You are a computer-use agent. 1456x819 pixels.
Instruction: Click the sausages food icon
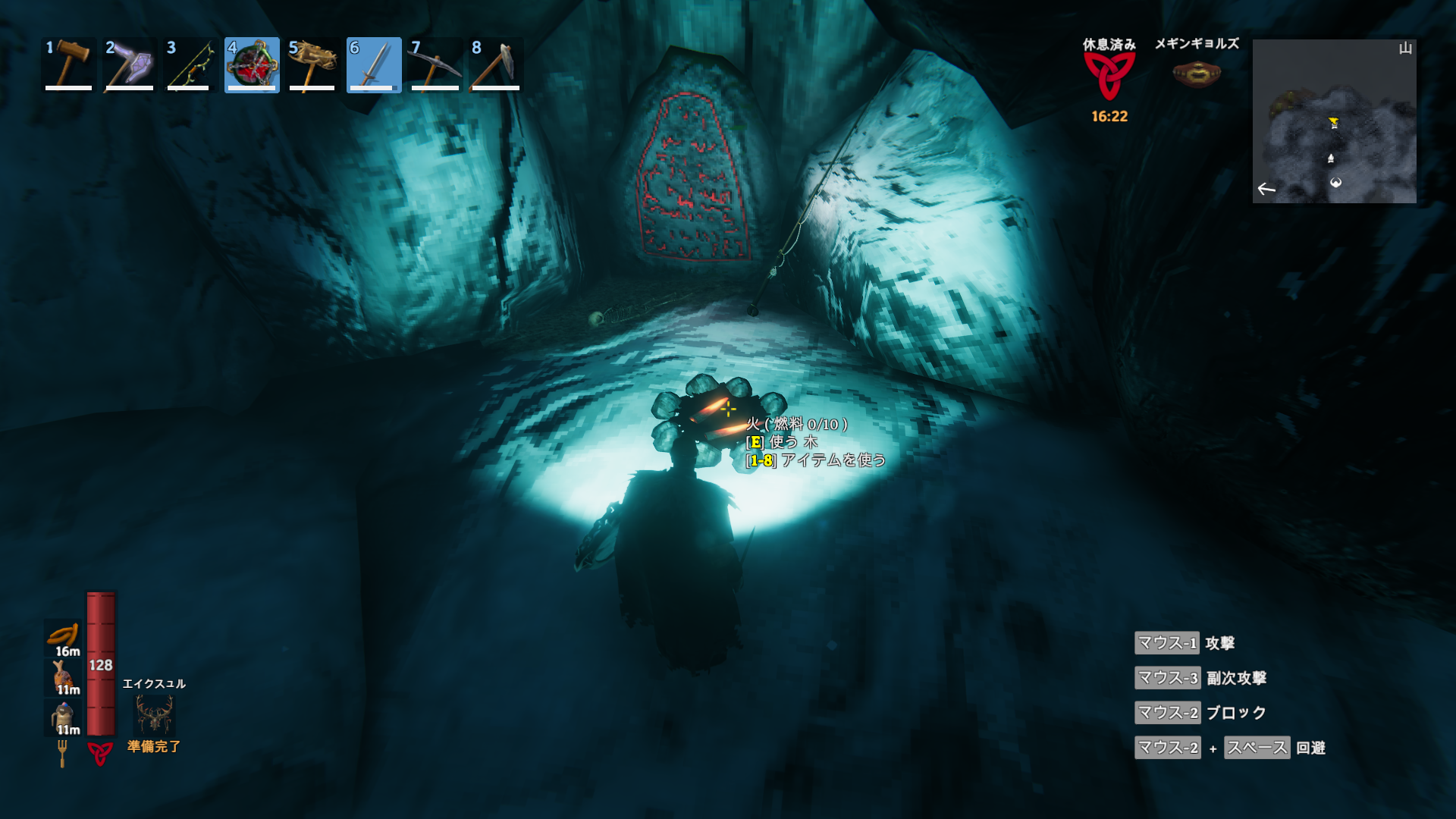click(64, 637)
